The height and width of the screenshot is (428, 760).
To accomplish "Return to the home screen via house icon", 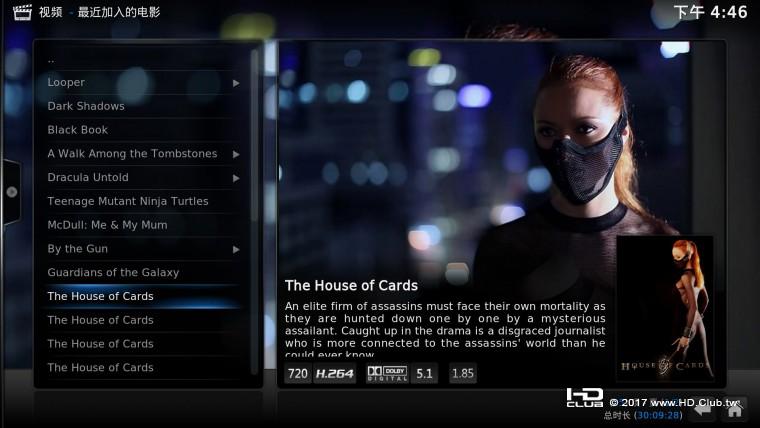I will point(734,408).
